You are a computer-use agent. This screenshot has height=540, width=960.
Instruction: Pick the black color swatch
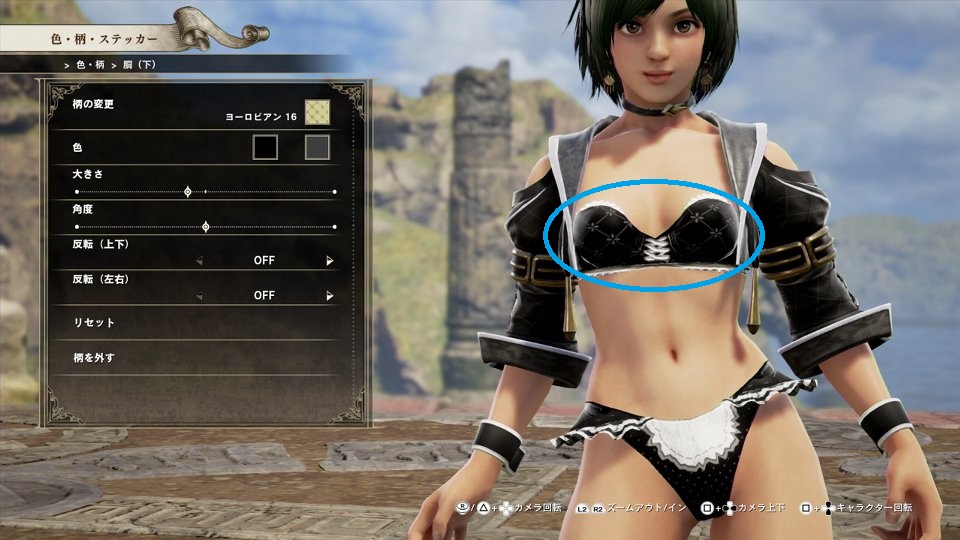click(265, 148)
